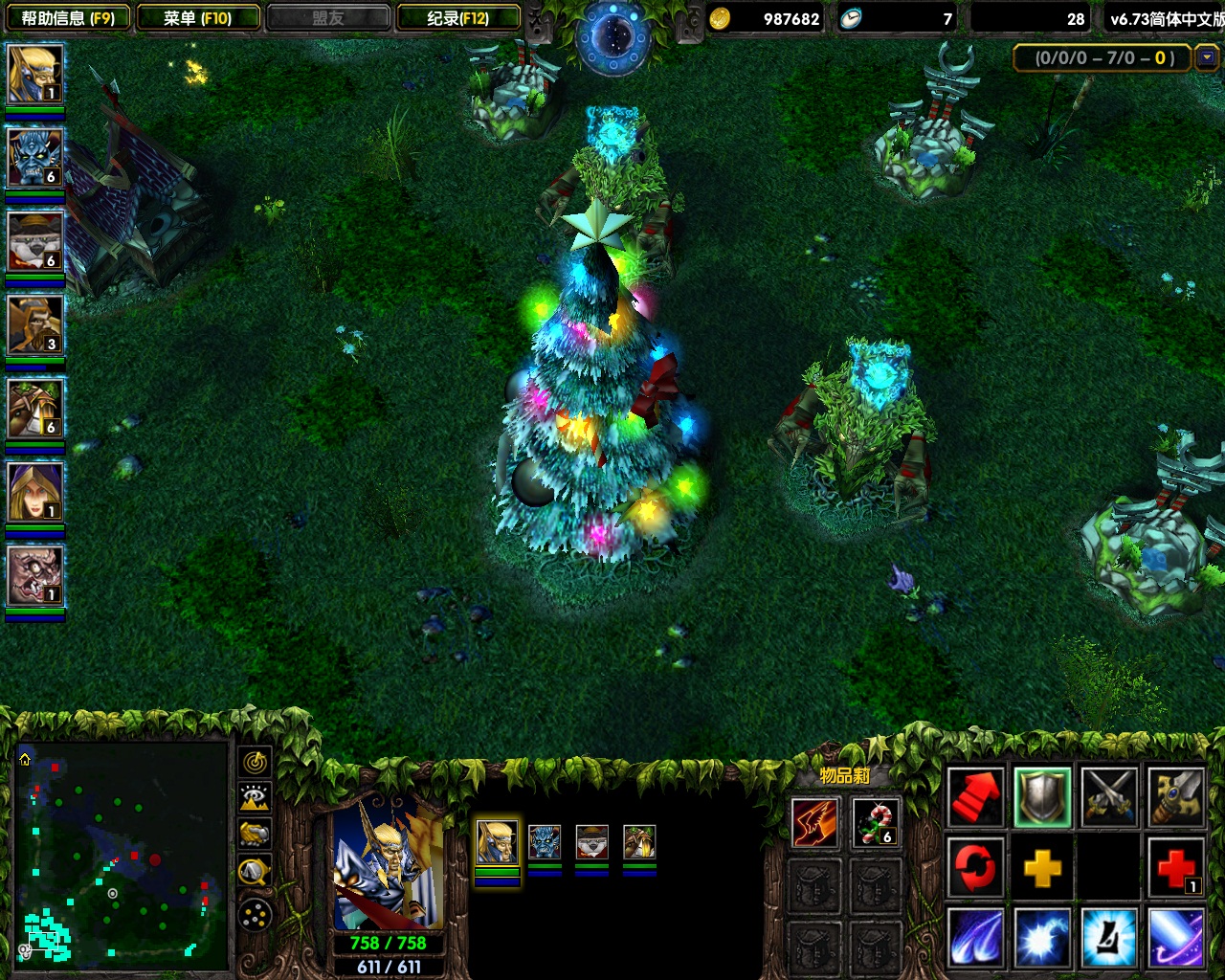Image resolution: width=1225 pixels, height=980 pixels.
Task: Open the 帮助信息 (F9) help panel
Action: [67, 18]
